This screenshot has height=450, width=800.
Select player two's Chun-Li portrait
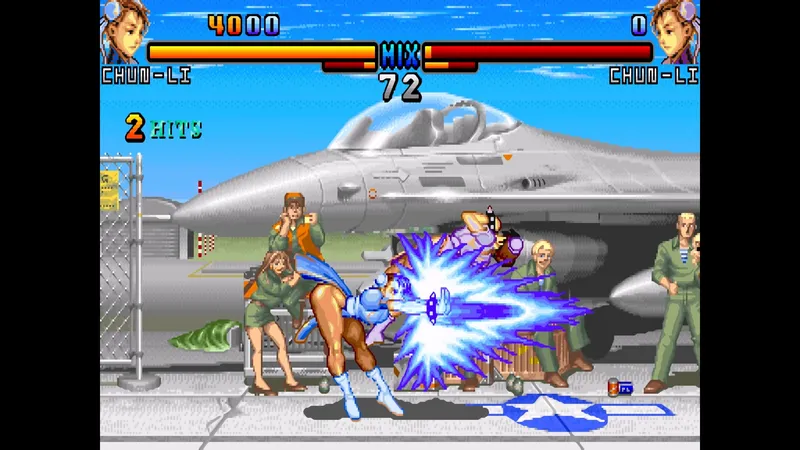[x=675, y=31]
